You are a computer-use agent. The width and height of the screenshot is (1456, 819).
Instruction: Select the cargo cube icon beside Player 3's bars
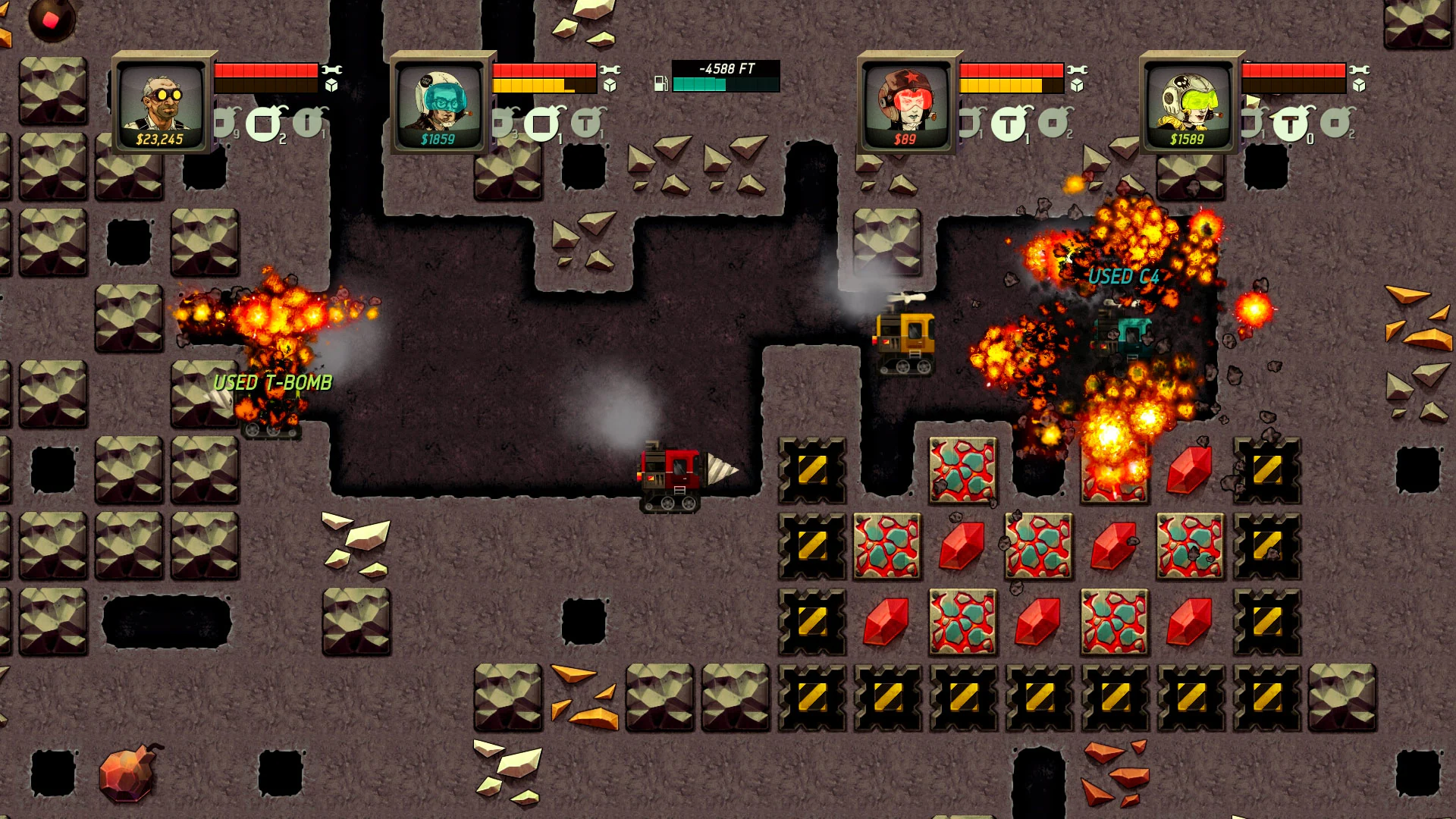[x=1077, y=86]
